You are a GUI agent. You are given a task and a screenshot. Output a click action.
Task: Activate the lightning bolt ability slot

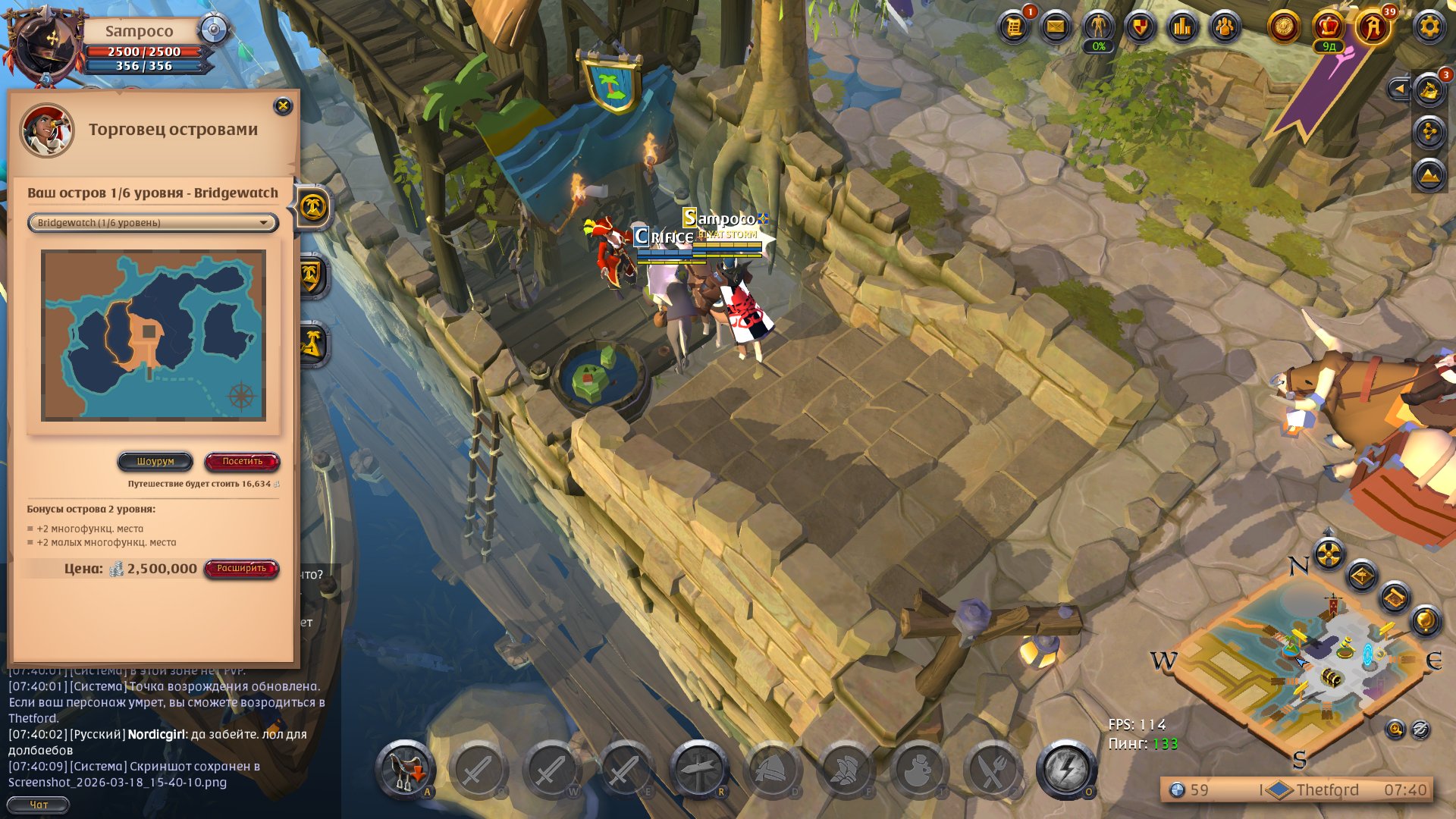(1065, 770)
